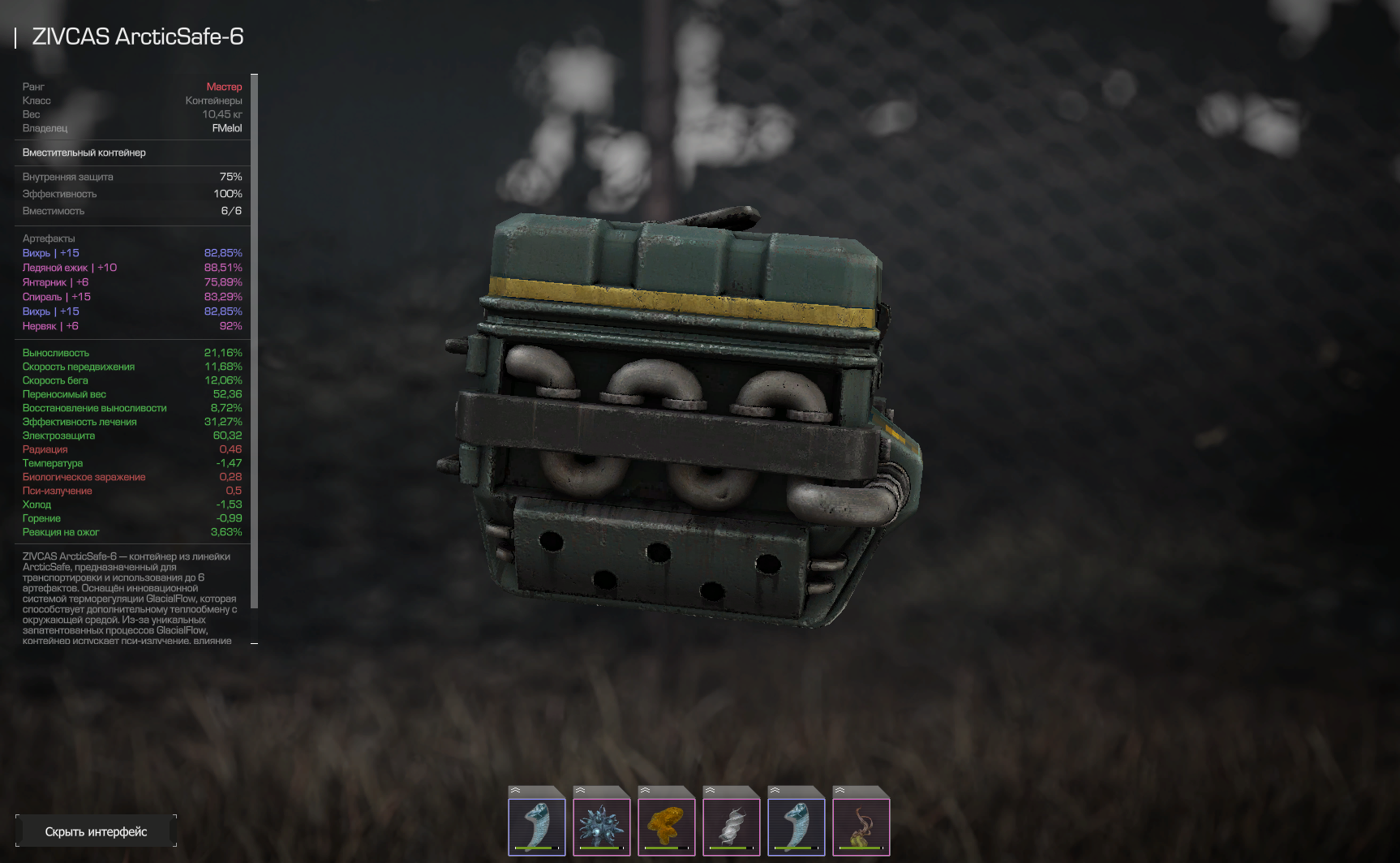
Task: Hide the interface with Скрыть интерфейс
Action: (96, 831)
